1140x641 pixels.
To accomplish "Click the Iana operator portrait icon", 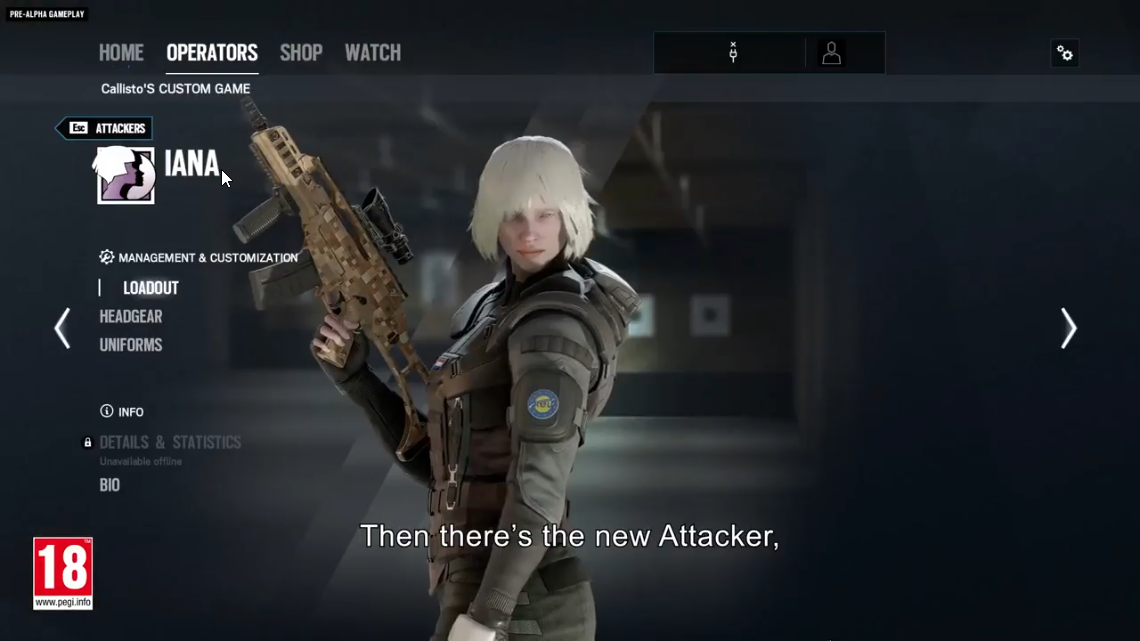I will (x=126, y=175).
